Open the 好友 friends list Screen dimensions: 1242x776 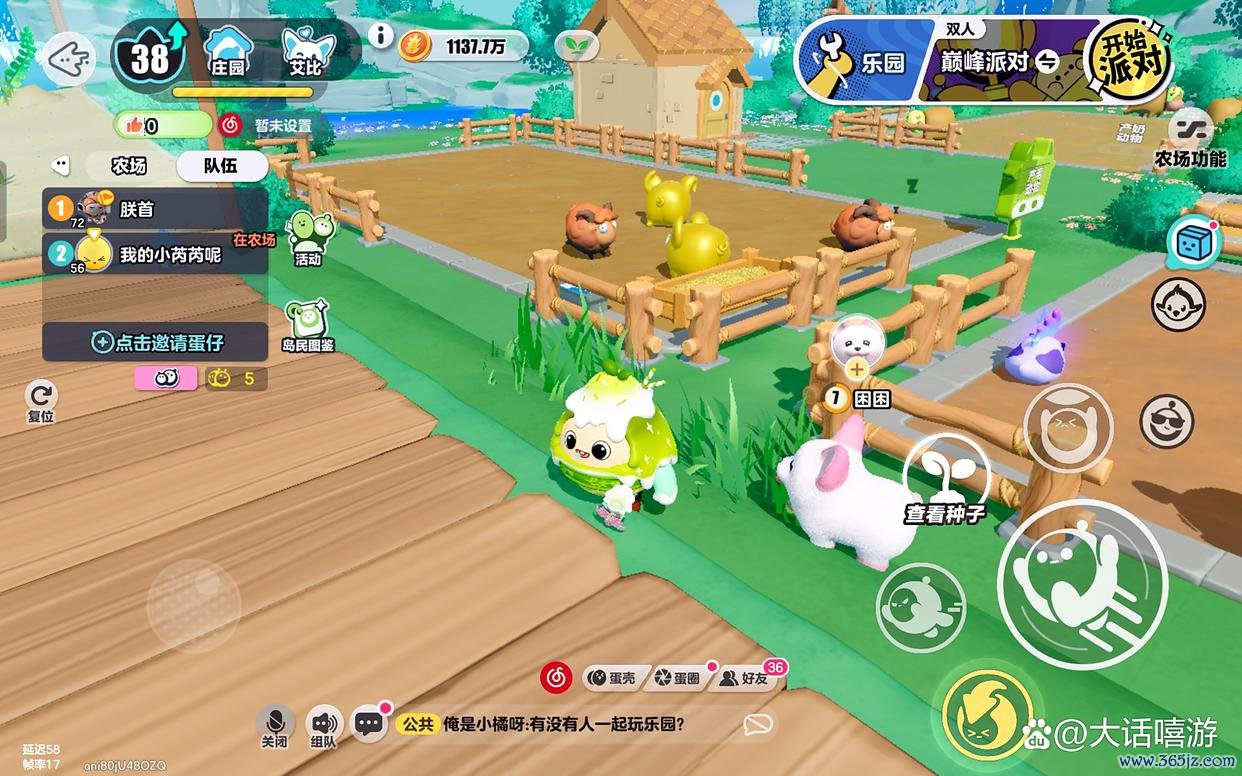[746, 678]
